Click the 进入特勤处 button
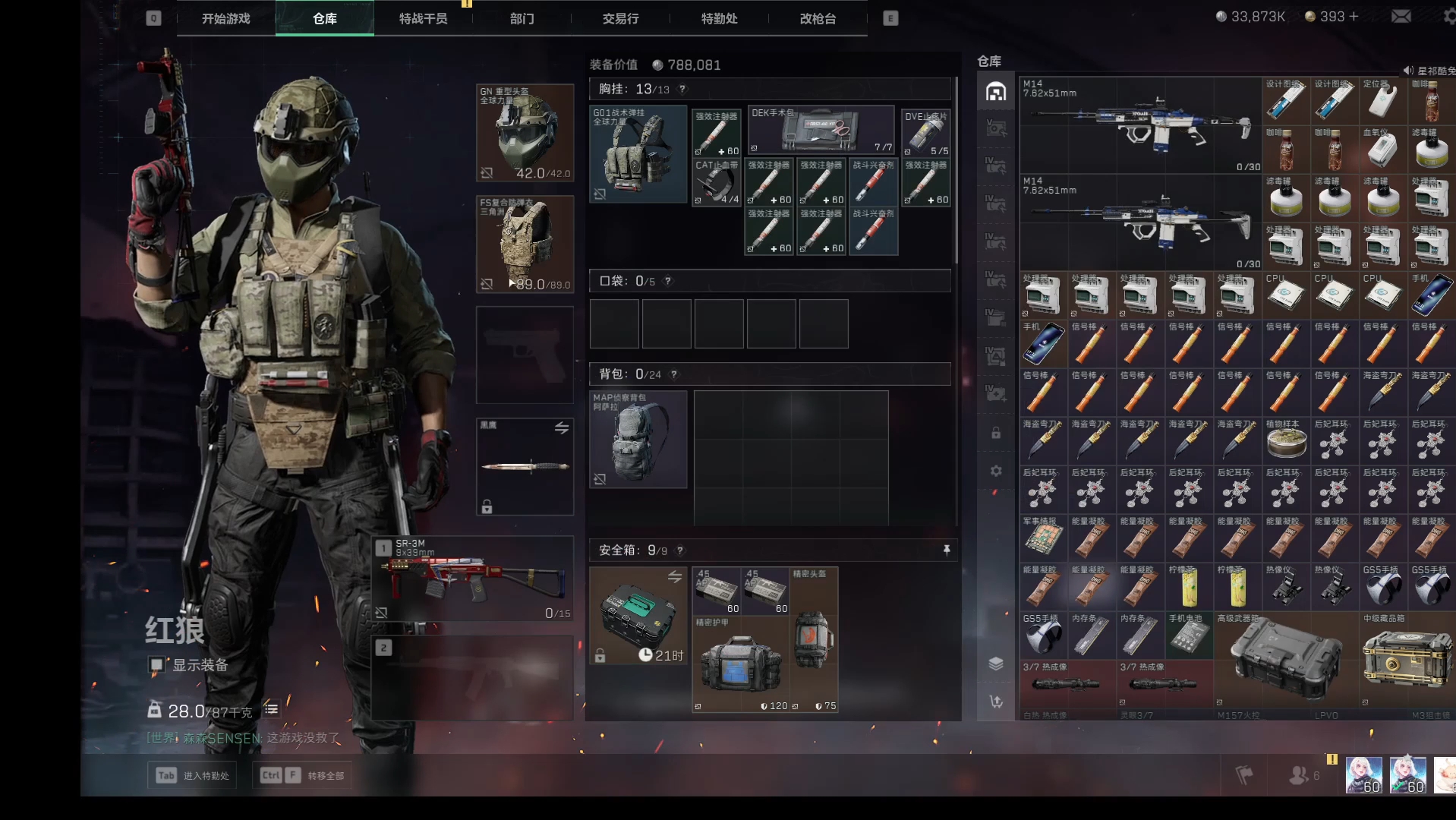 pyautogui.click(x=192, y=775)
